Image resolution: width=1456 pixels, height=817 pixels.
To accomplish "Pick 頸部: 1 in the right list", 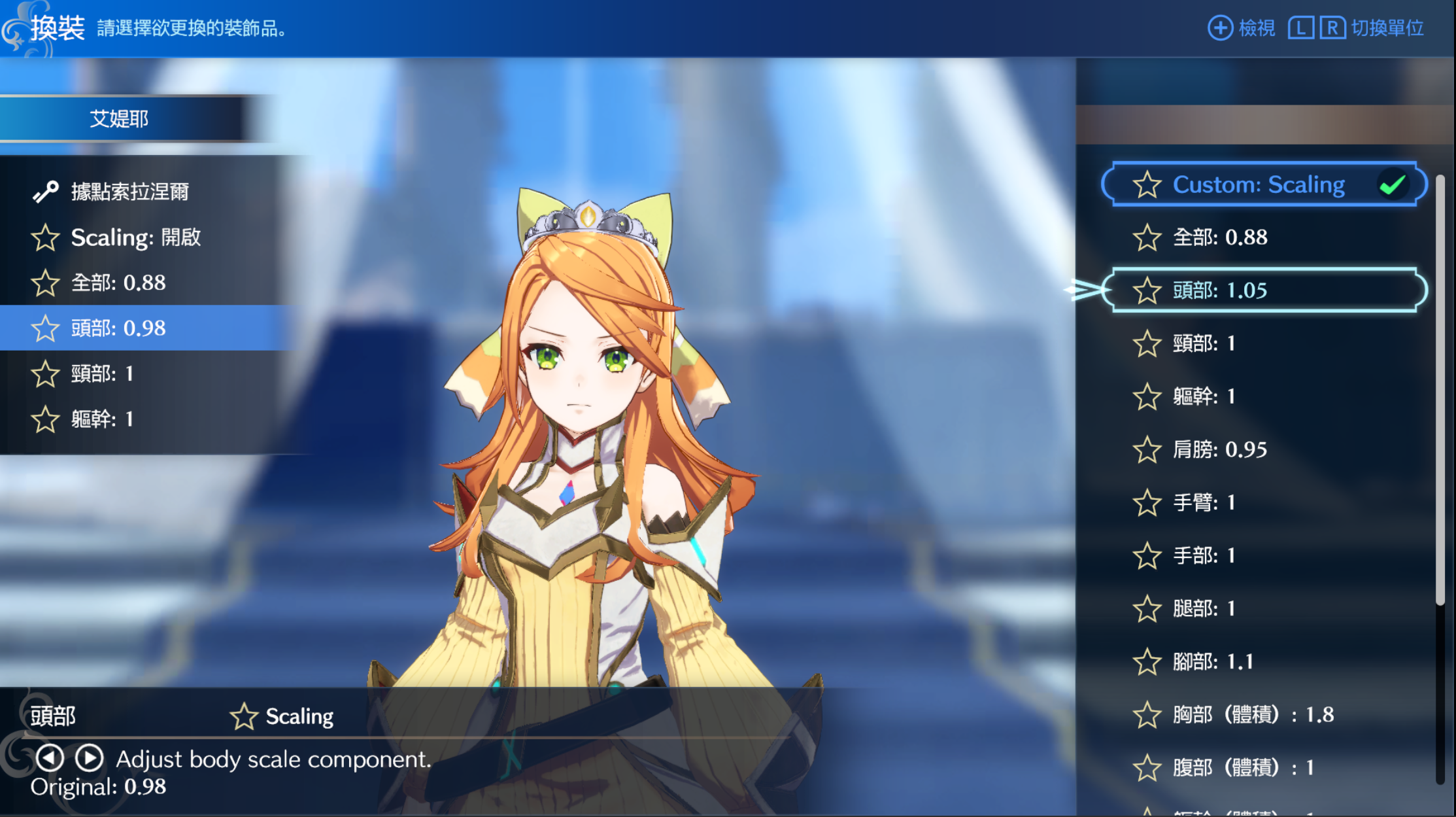I will [x=1203, y=343].
